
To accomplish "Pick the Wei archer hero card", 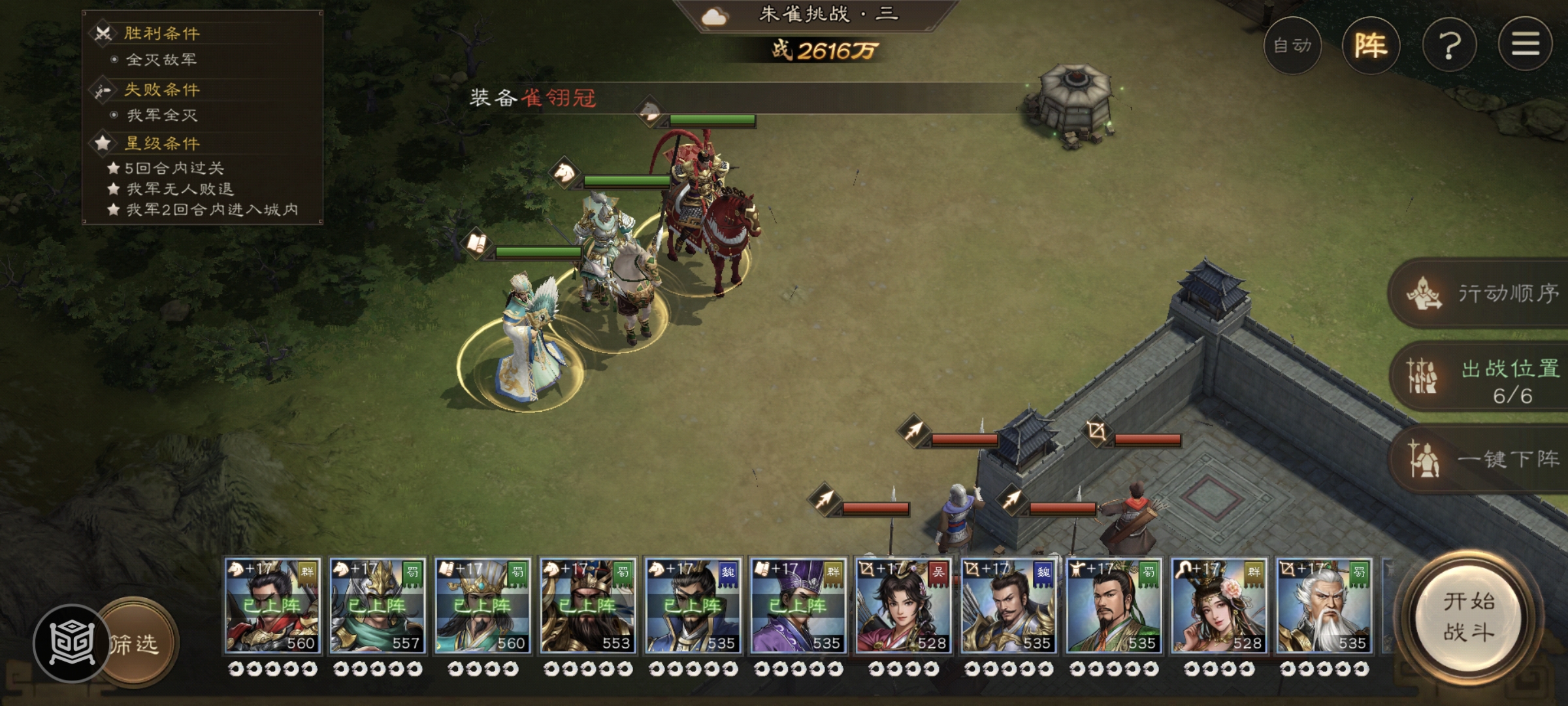I will (x=1008, y=606).
